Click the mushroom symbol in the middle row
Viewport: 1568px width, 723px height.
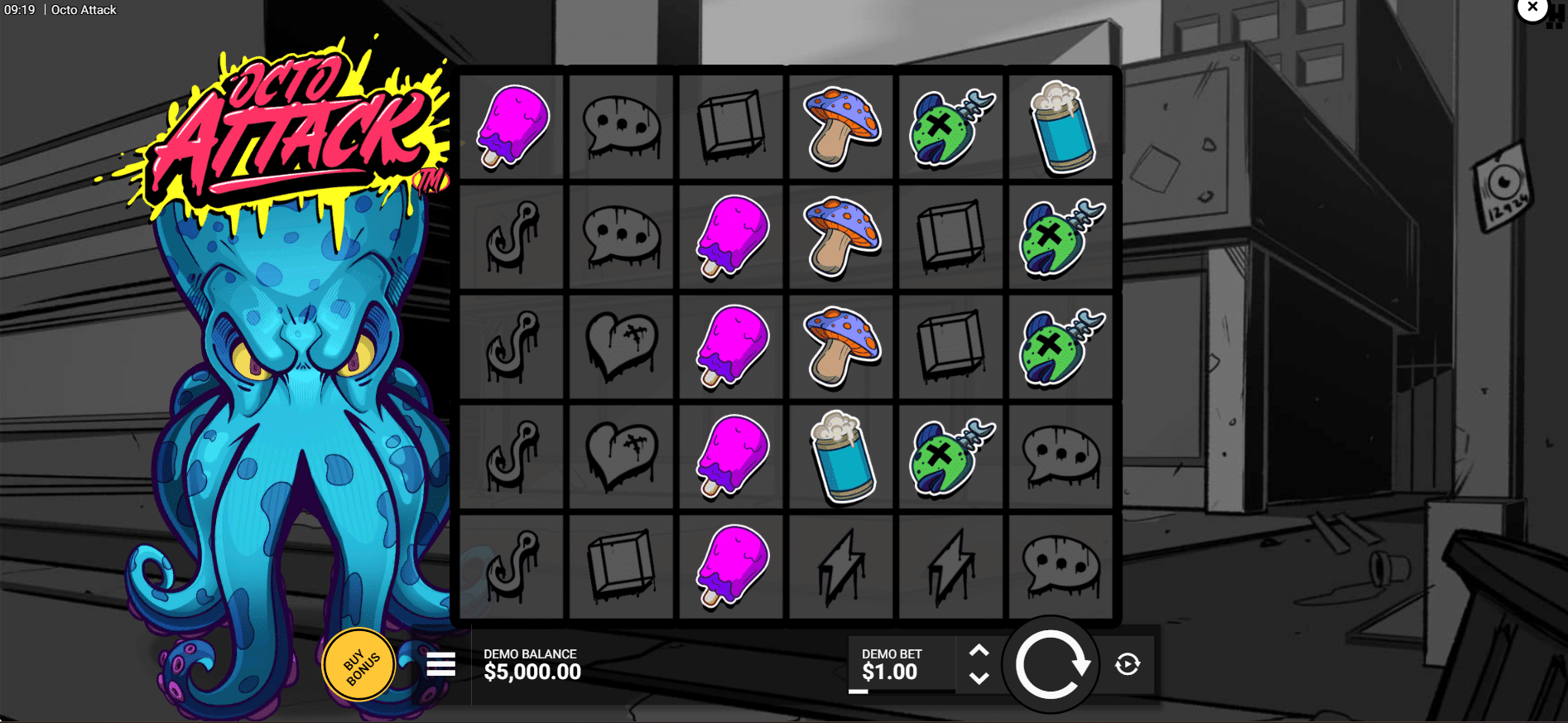[840, 346]
